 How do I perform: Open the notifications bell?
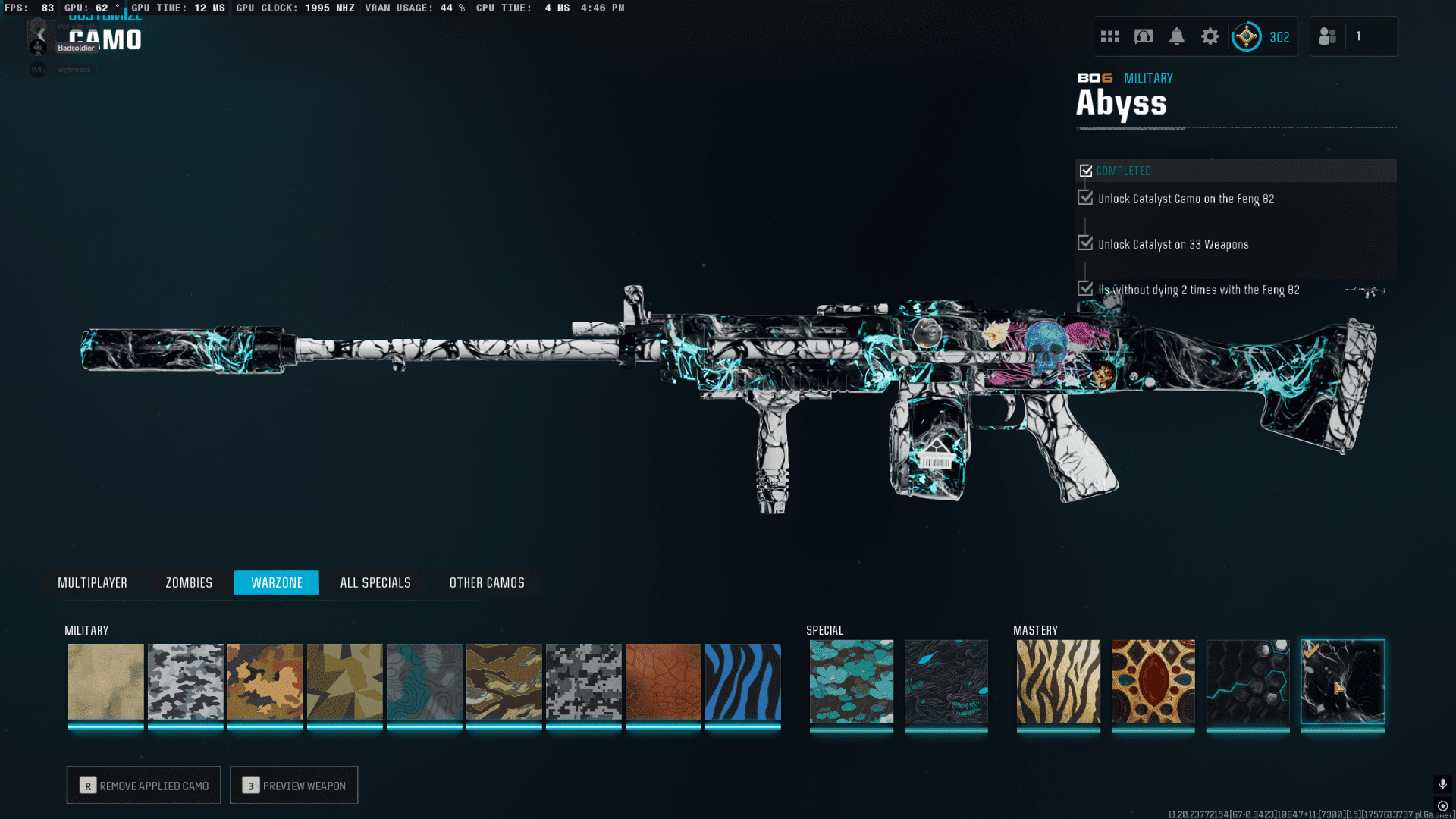pyautogui.click(x=1177, y=36)
